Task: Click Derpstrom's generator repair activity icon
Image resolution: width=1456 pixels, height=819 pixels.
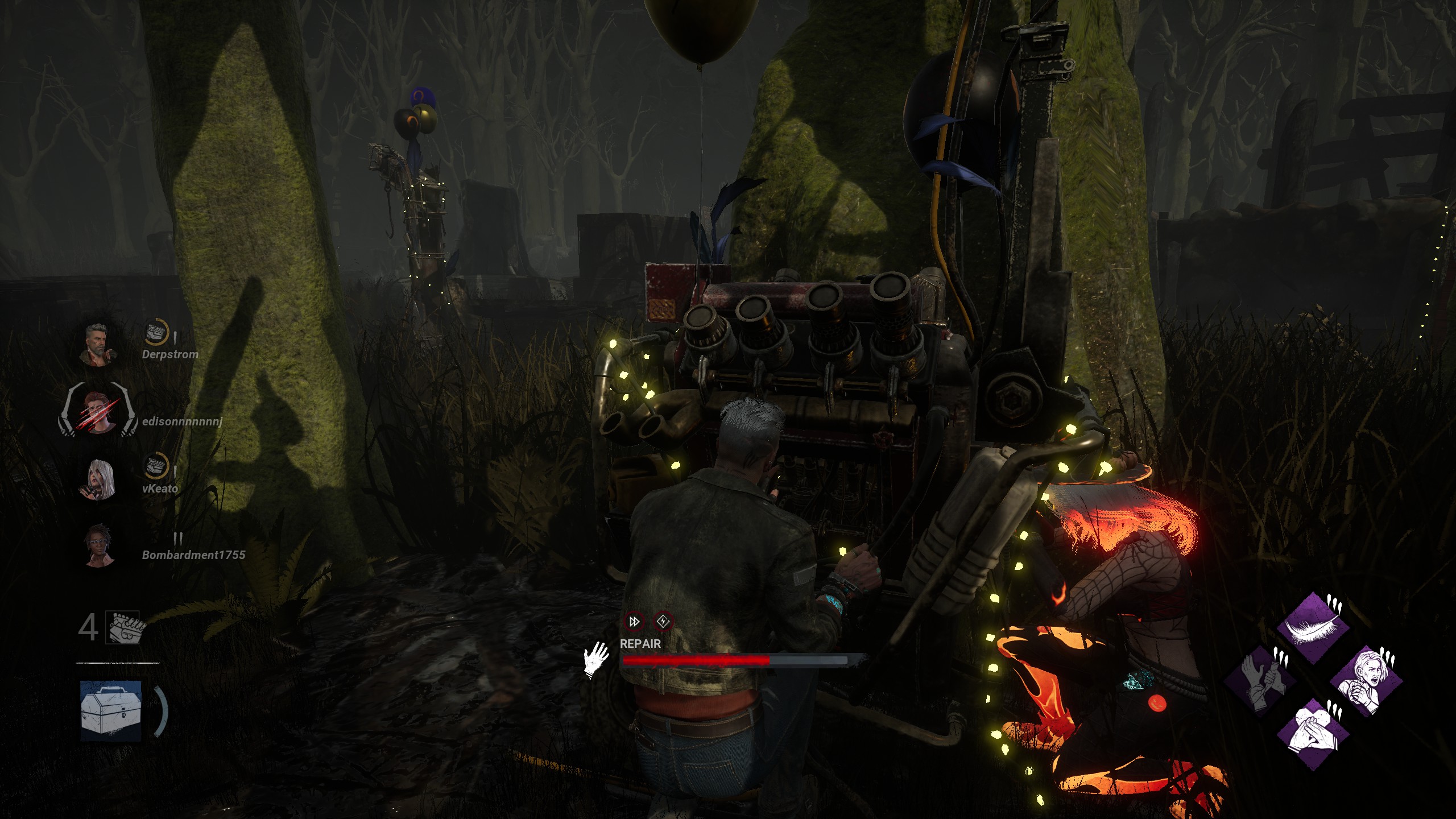Action: 155,332
